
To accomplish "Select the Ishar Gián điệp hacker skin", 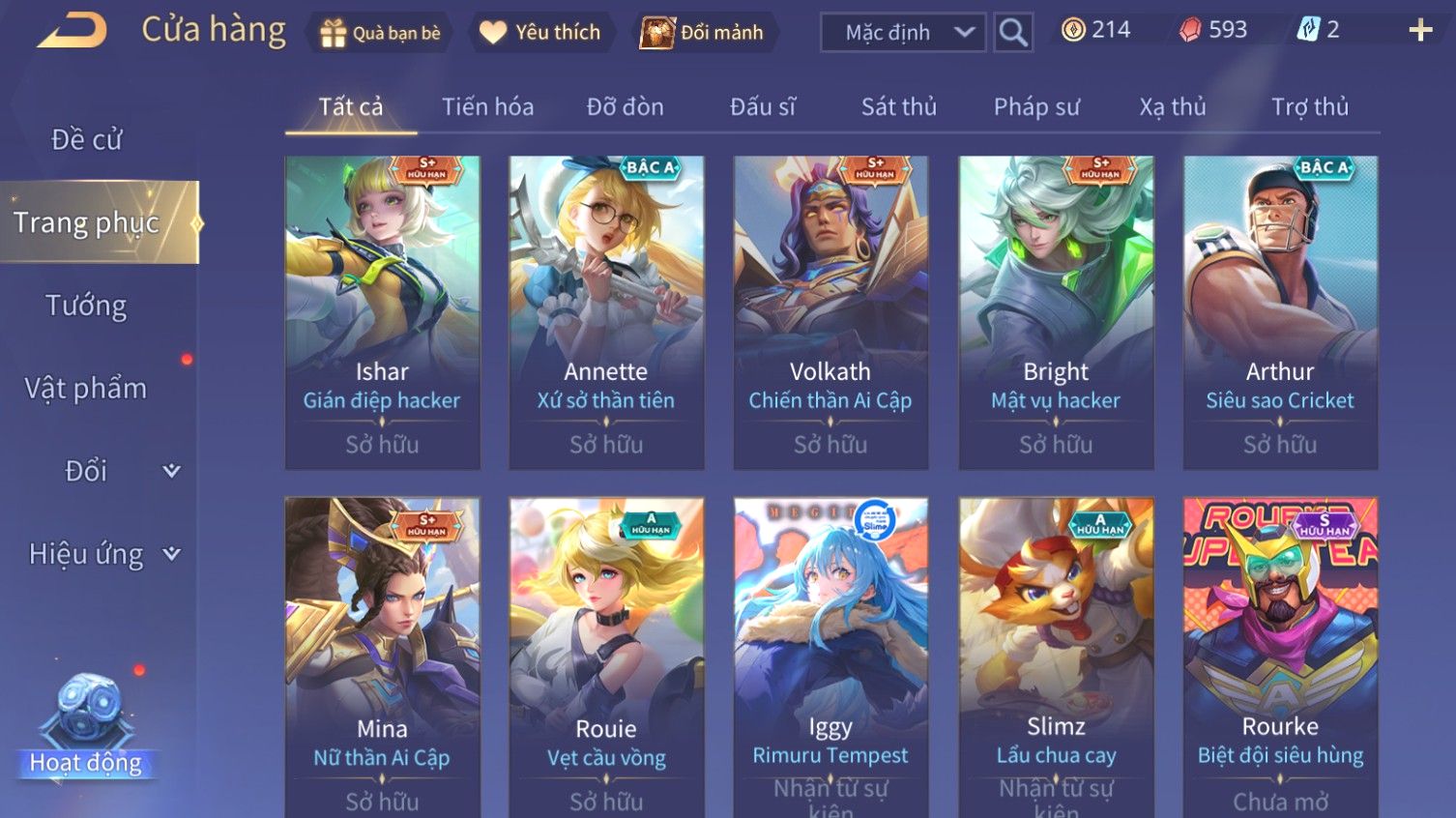I will pos(382,312).
